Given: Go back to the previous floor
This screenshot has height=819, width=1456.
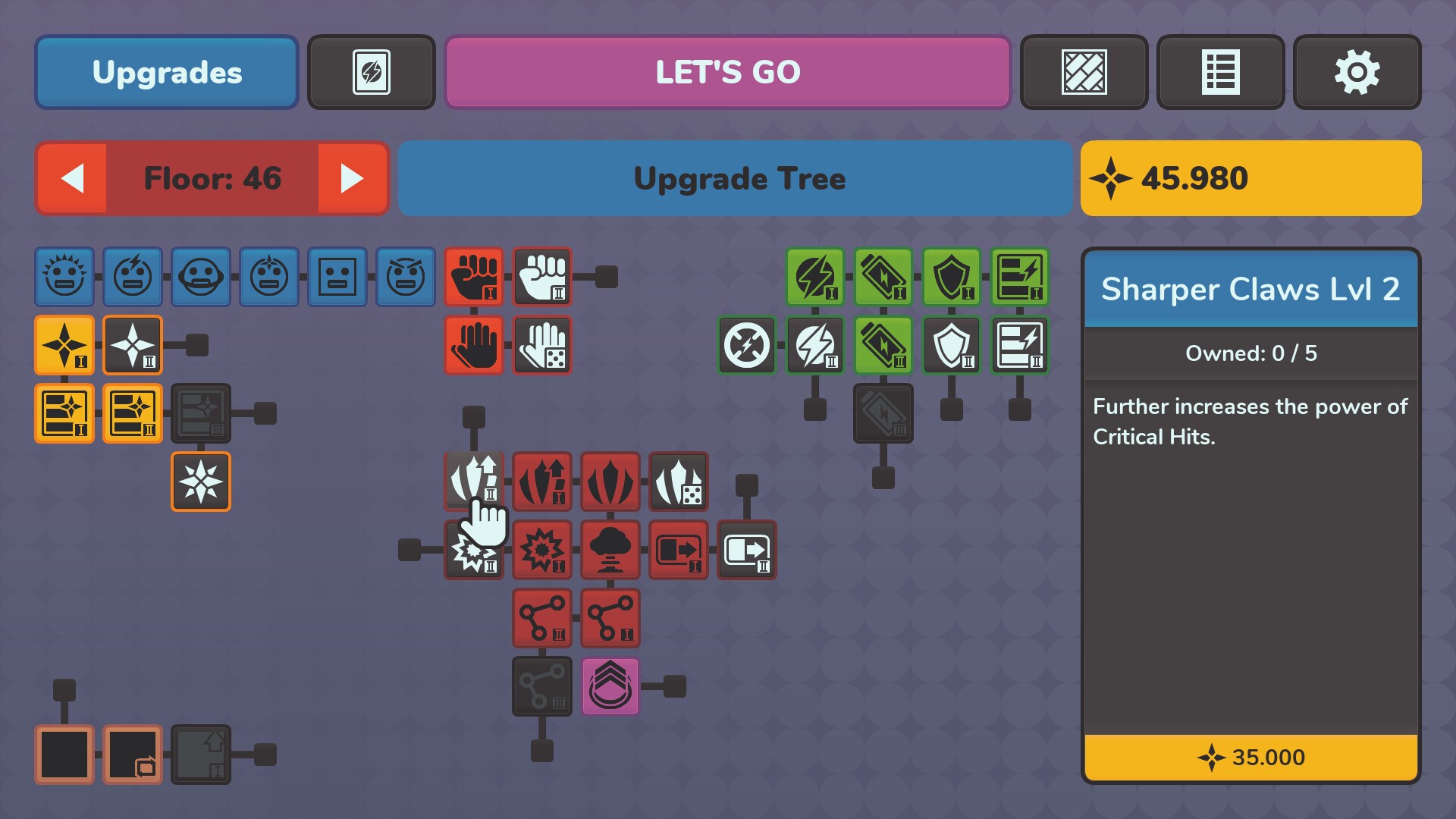Looking at the screenshot, I should pyautogui.click(x=74, y=178).
